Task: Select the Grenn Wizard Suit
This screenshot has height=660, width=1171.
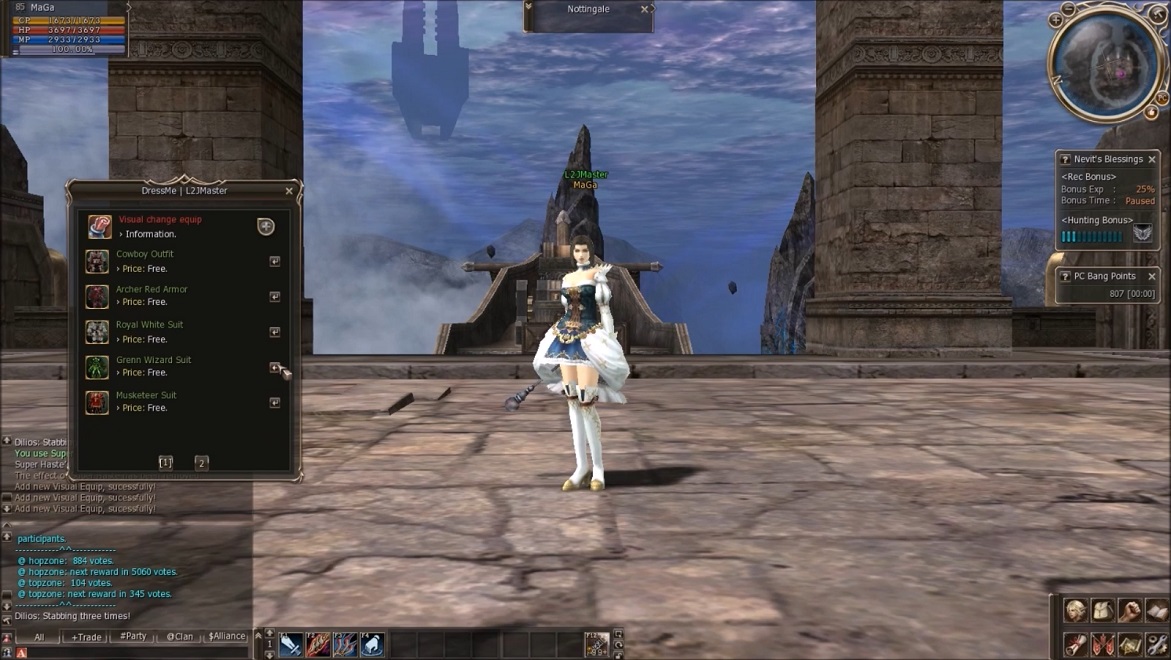Action: (274, 368)
